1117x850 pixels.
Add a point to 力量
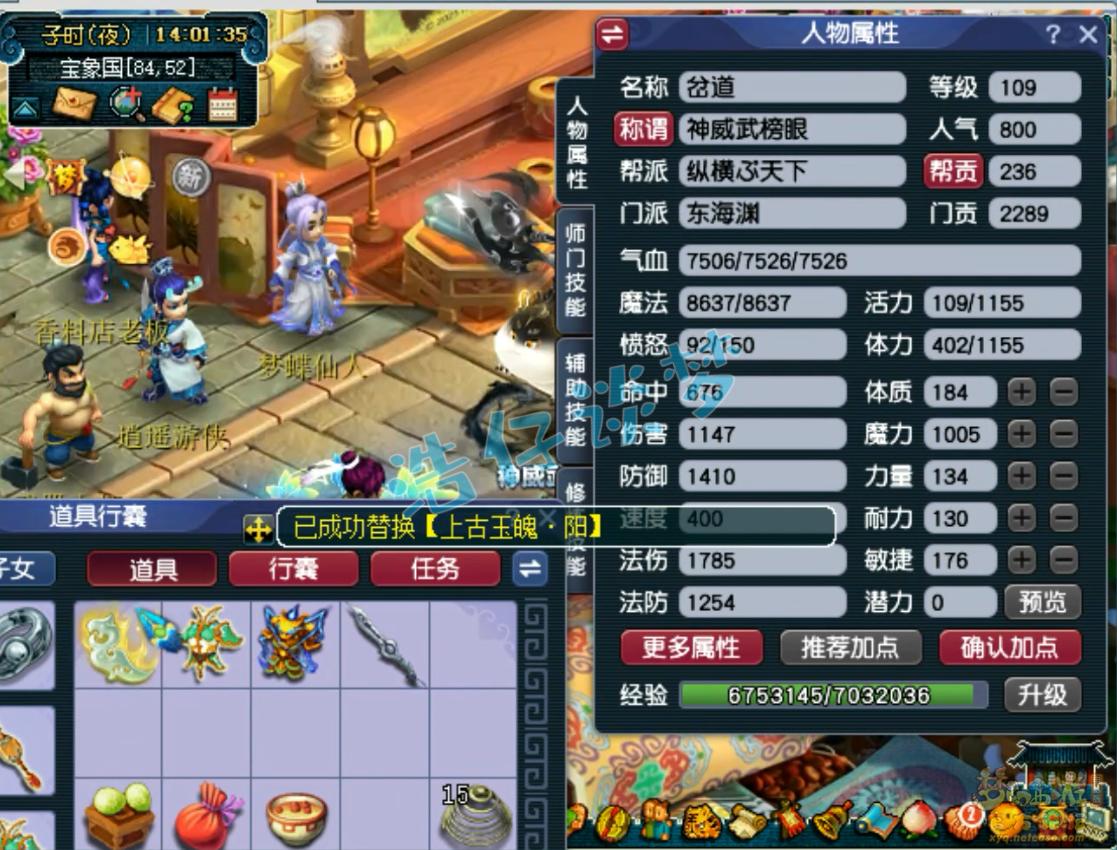click(1022, 476)
